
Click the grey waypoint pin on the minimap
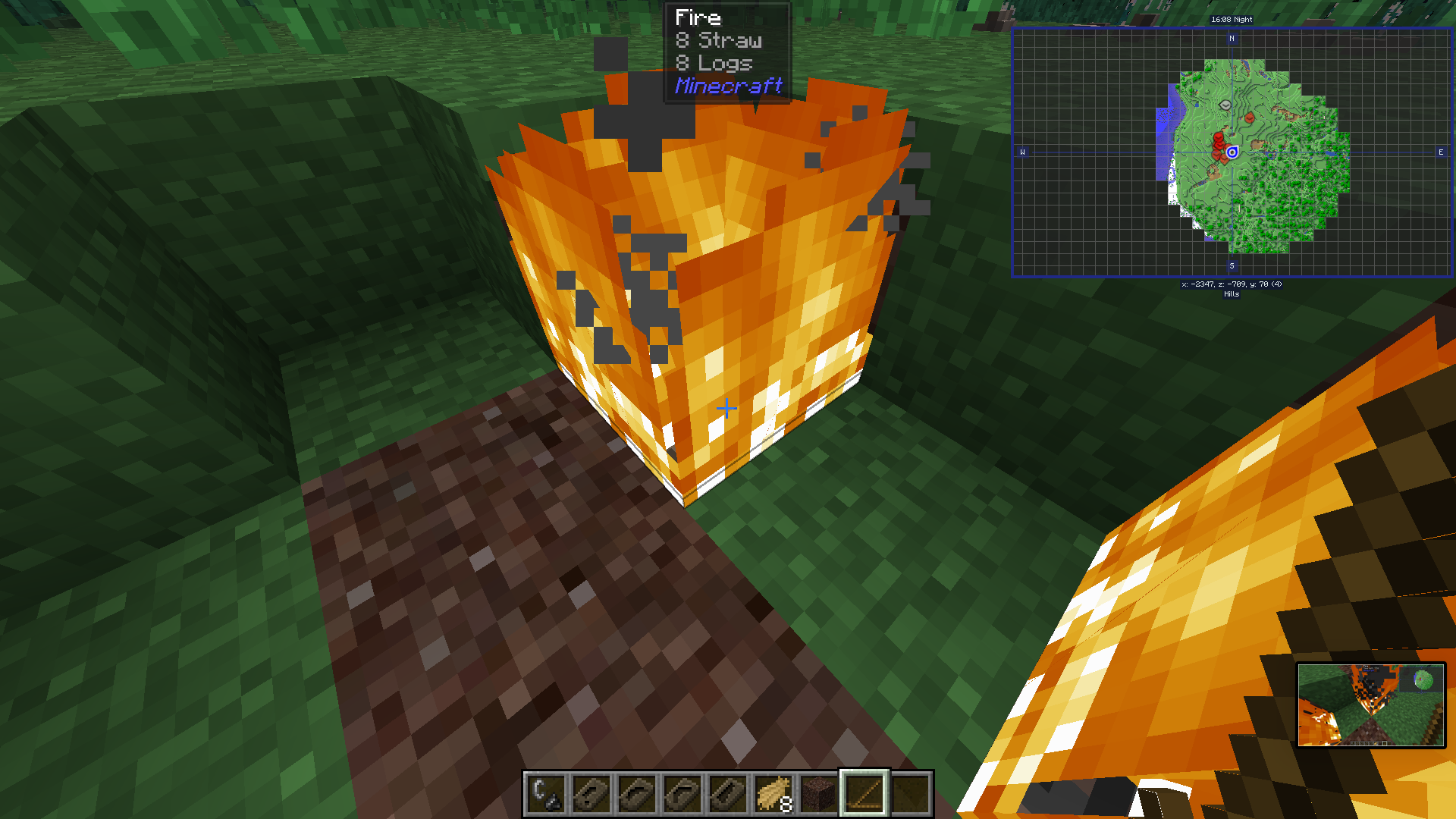1225,105
